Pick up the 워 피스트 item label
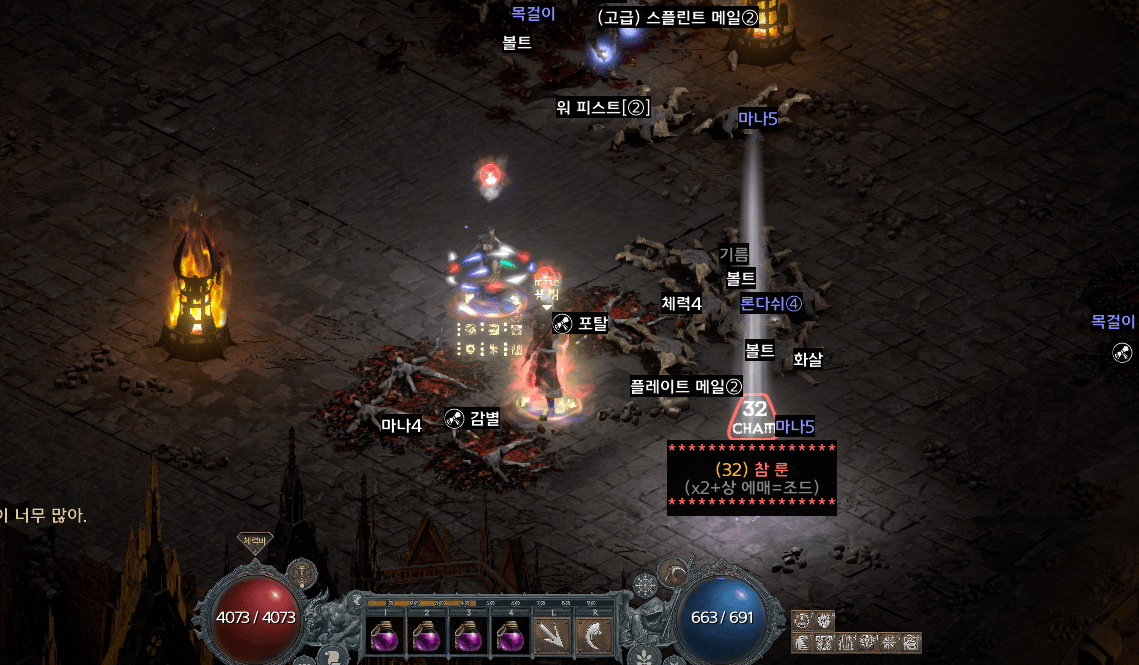This screenshot has height=665, width=1139. [x=604, y=108]
